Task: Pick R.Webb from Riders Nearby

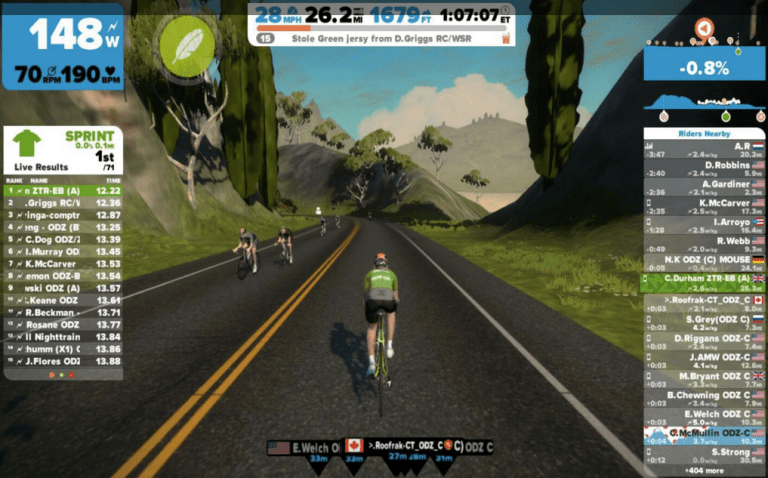Action: [x=703, y=245]
